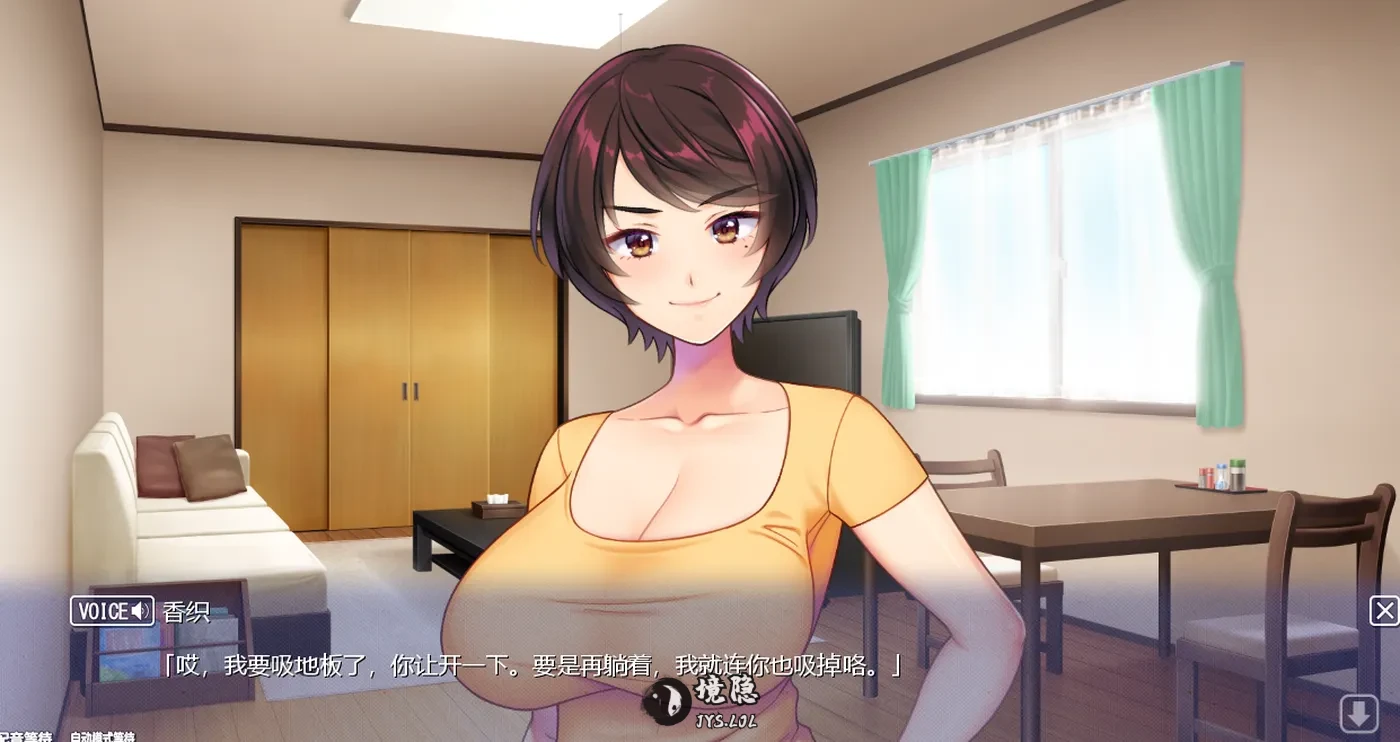Advance dialogue with the down arrow button
This screenshot has height=742, width=1400.
(1358, 714)
